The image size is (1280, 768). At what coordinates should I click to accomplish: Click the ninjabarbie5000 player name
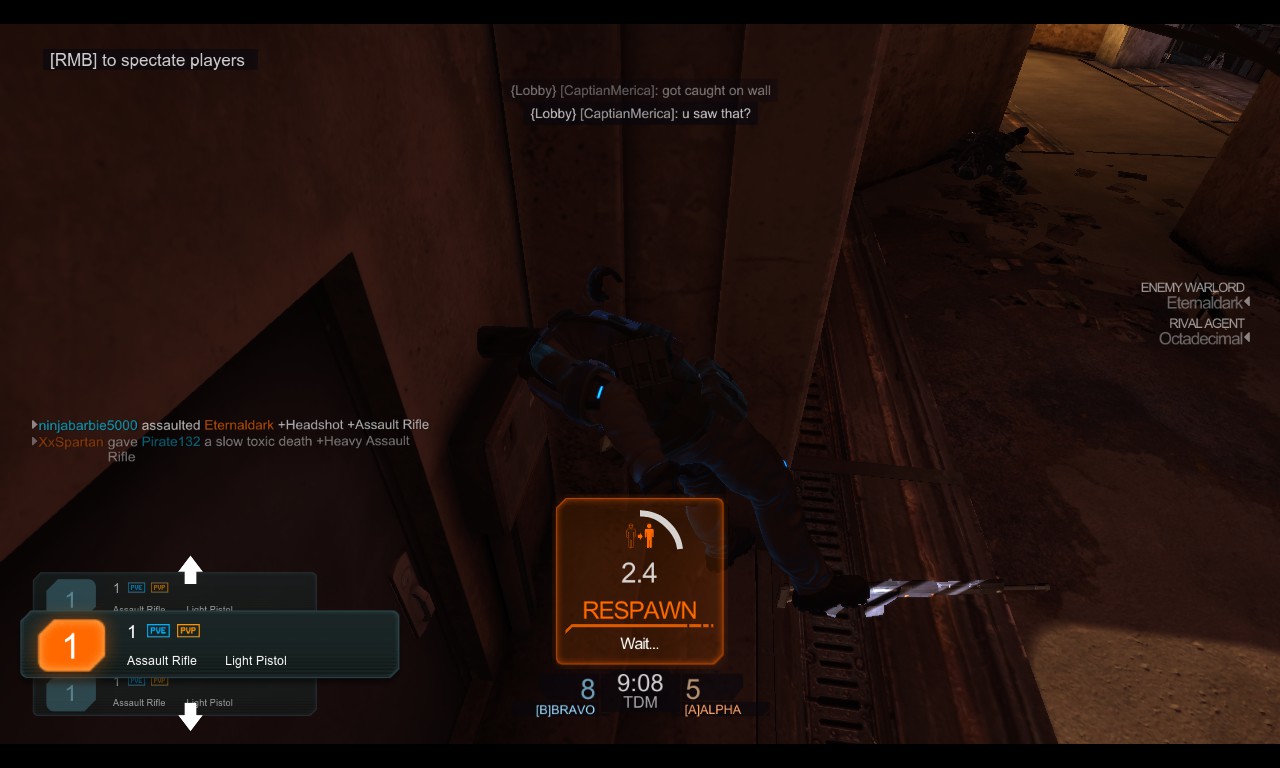pyautogui.click(x=89, y=424)
